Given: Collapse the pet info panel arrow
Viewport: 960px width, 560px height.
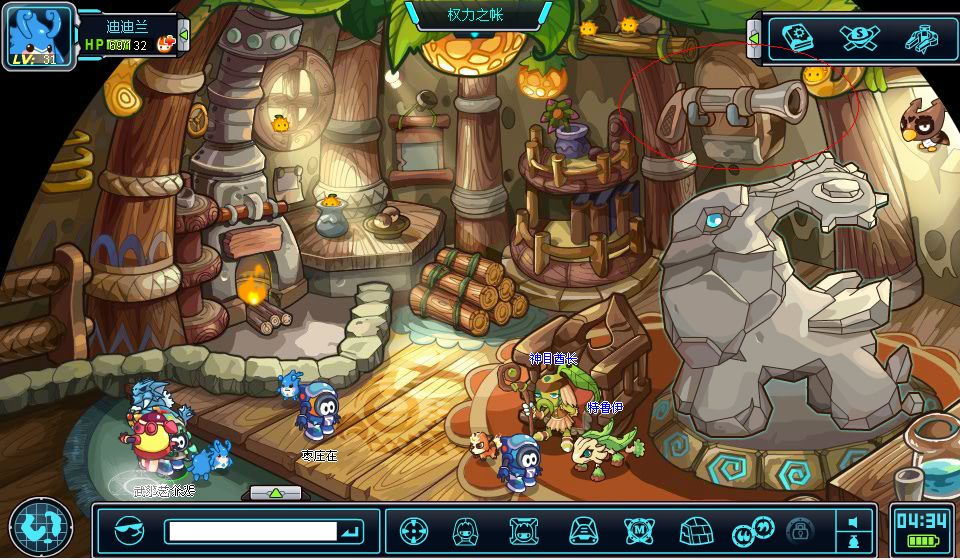Looking at the screenshot, I should 183,36.
